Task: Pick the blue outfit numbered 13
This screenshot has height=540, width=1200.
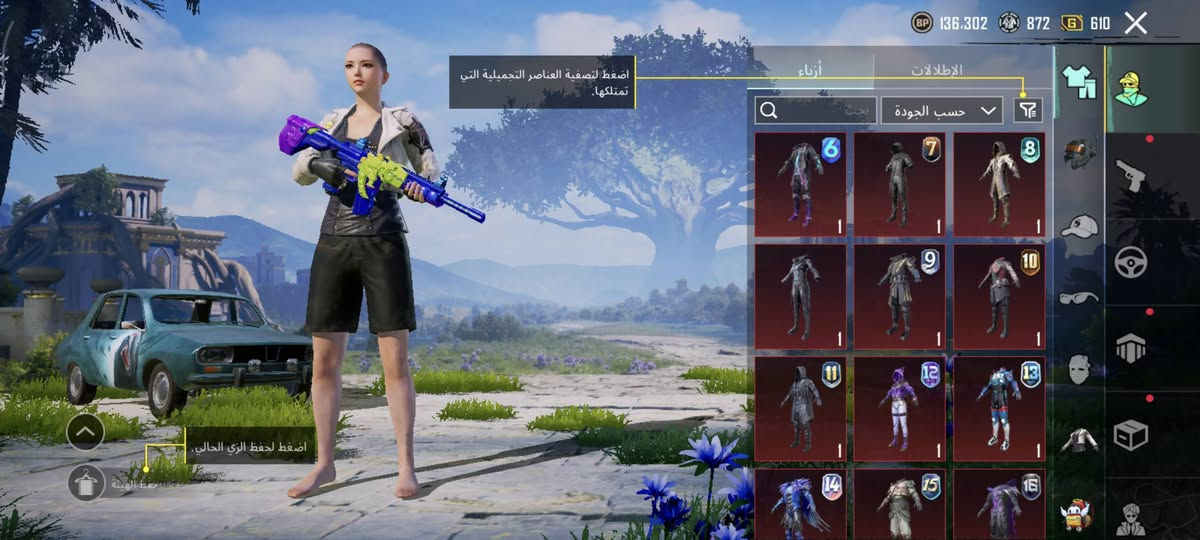Action: [x=999, y=409]
